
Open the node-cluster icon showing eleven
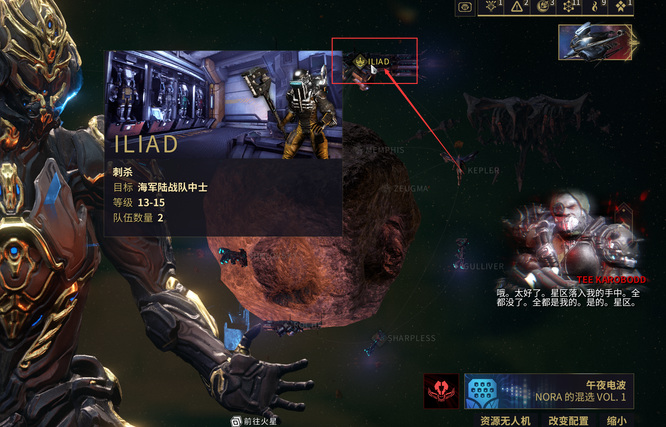coord(571,7)
